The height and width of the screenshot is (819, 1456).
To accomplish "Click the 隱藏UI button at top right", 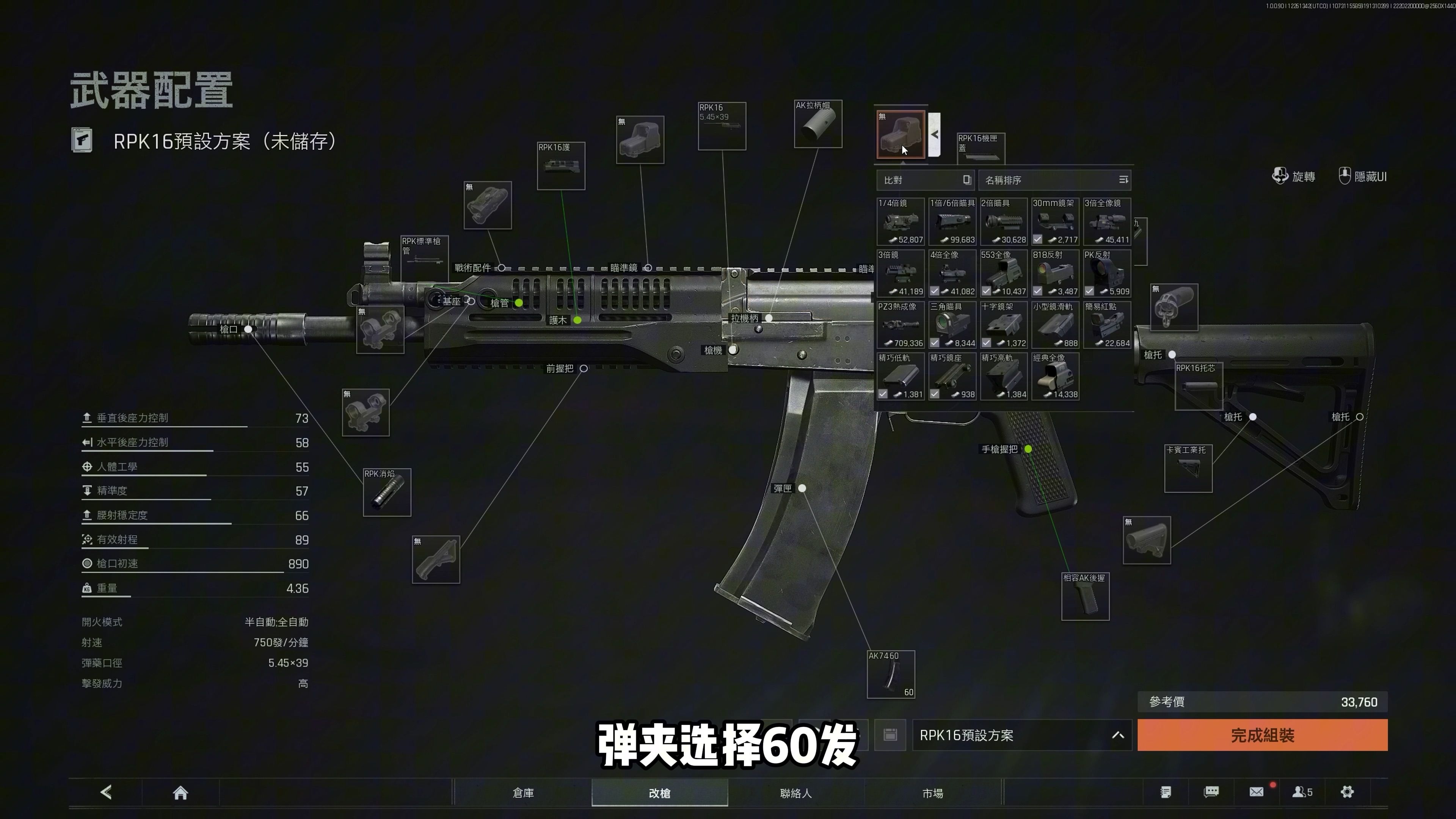I will pyautogui.click(x=1362, y=176).
